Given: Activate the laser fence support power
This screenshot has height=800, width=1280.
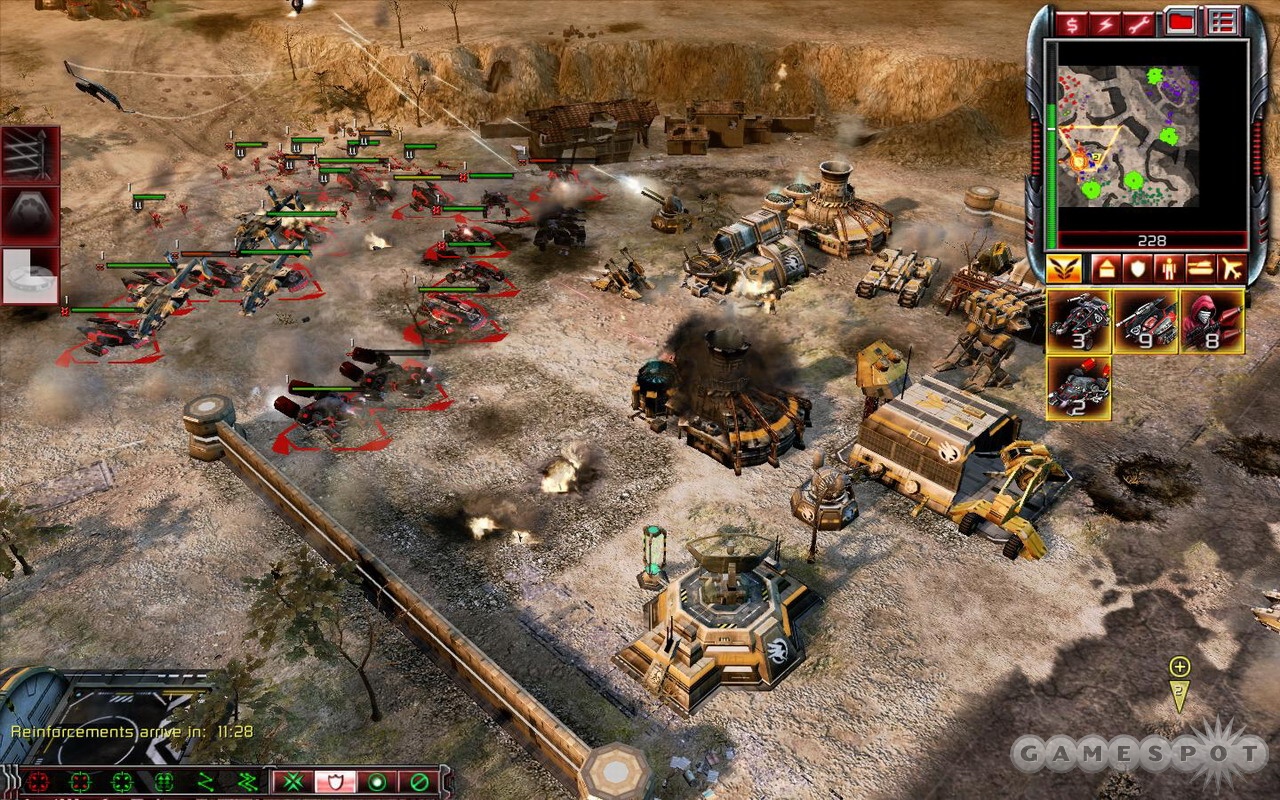Looking at the screenshot, I should (x=30, y=155).
